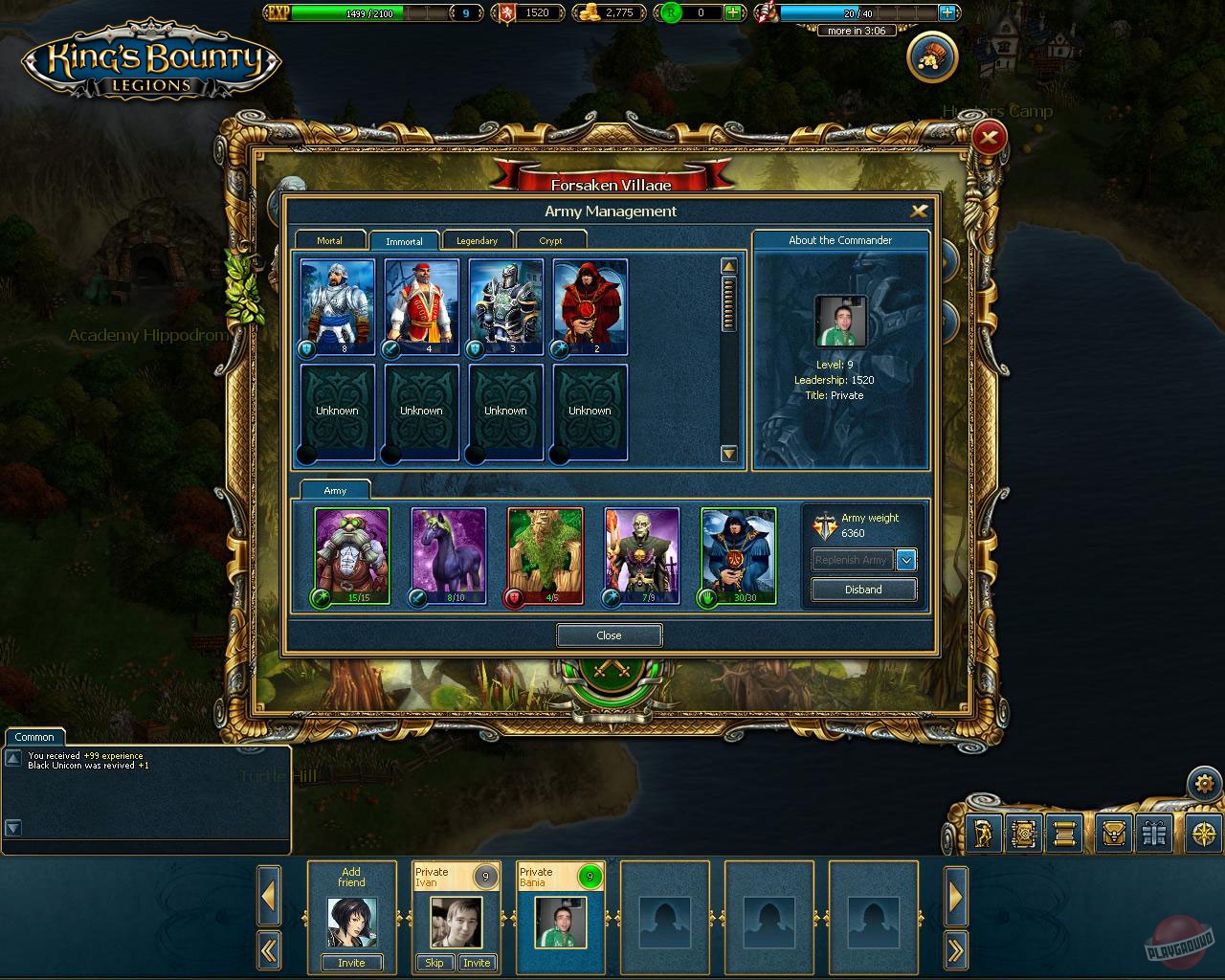Click the gold coin pouch icon below the timer
This screenshot has height=980, width=1225.
point(930,56)
